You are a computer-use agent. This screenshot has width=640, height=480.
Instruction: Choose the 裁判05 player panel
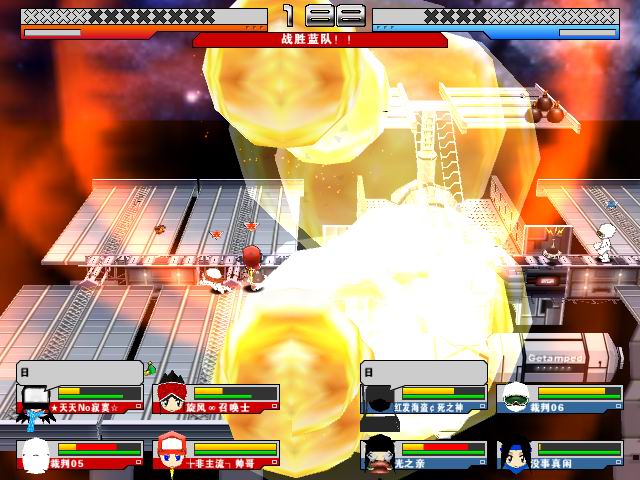coord(82,453)
